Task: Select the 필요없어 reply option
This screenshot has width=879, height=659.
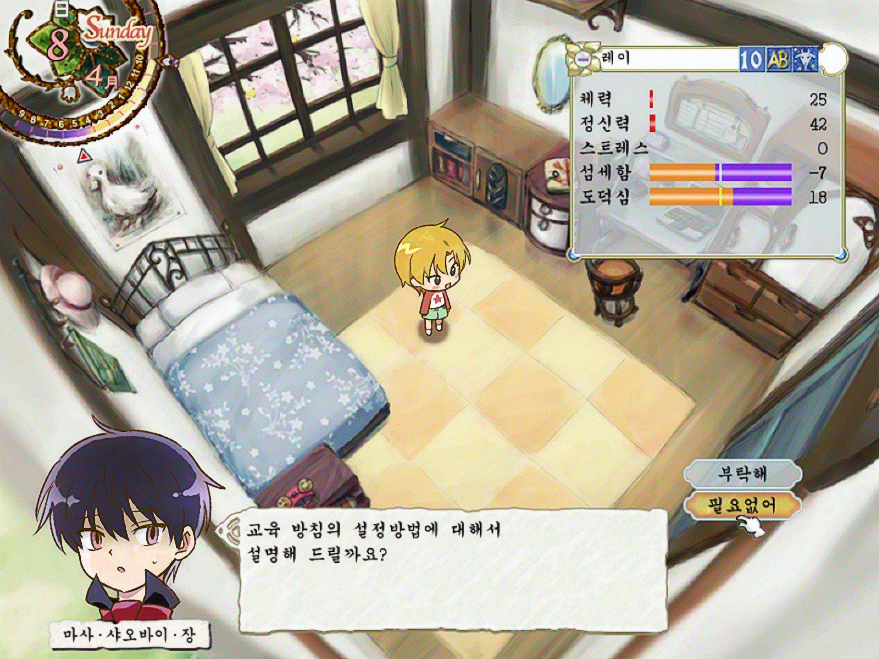Action: (743, 504)
